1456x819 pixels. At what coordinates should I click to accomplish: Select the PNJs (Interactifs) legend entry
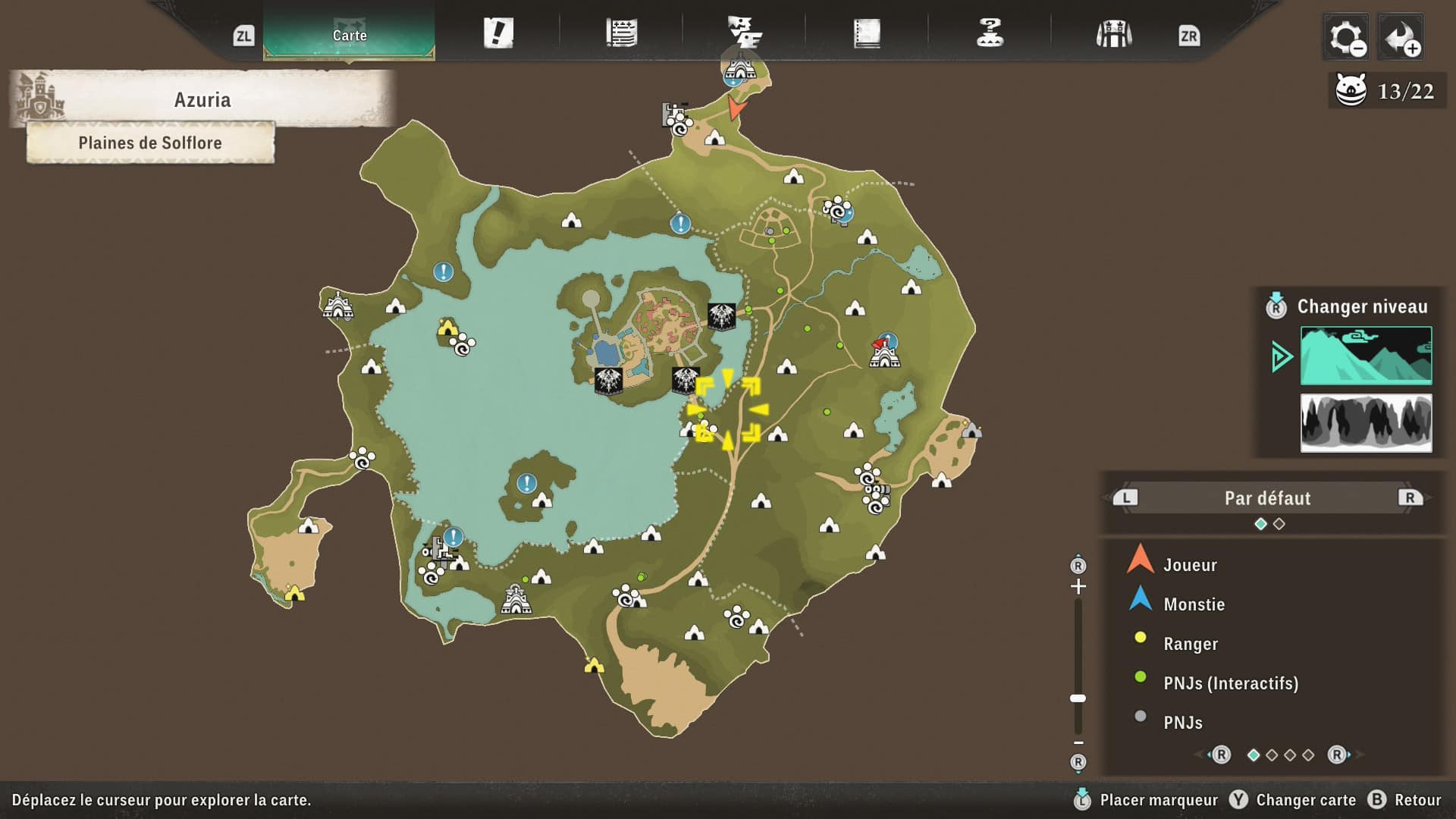pos(1230,683)
